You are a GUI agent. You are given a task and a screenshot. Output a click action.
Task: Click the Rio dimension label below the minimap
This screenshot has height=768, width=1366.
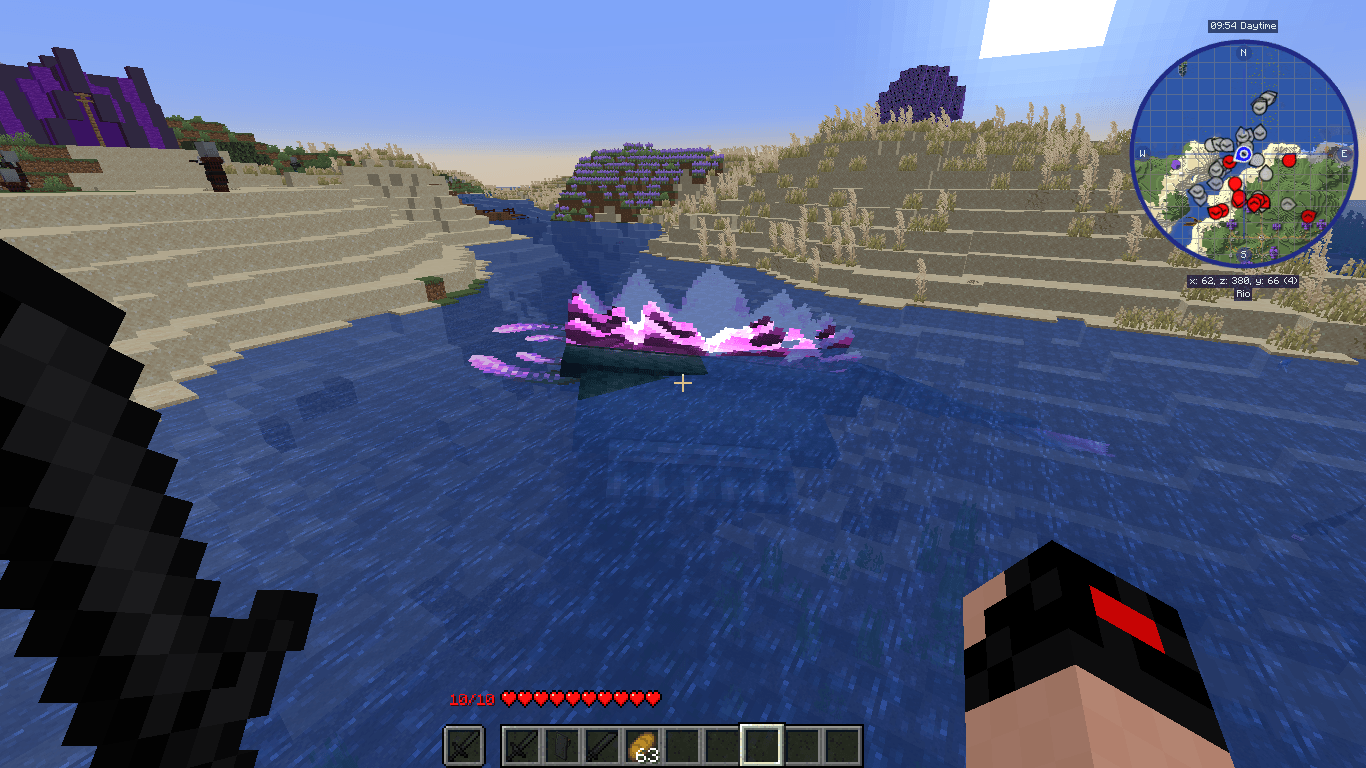(x=1242, y=293)
